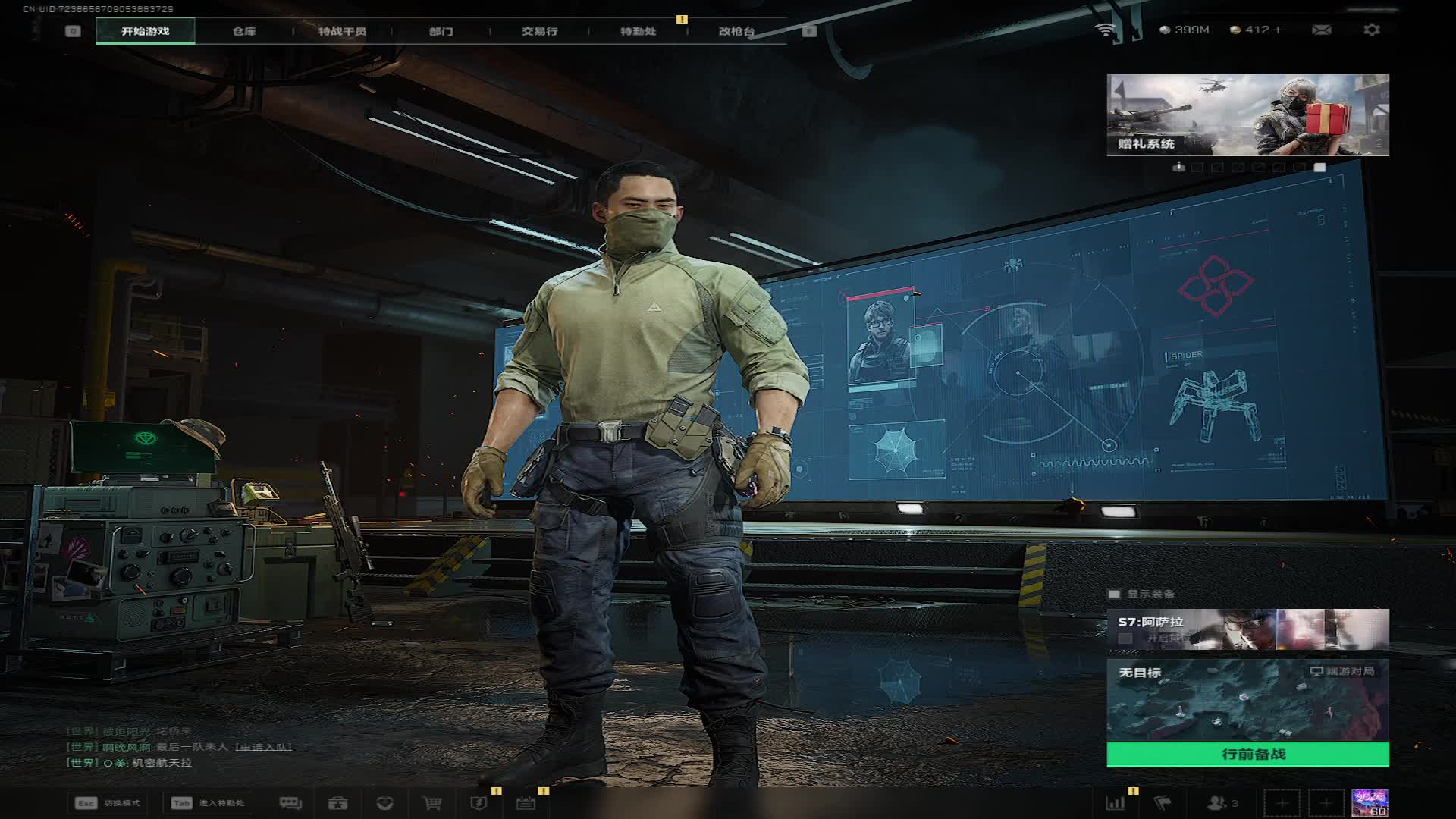Open the bar chart statistics icon
Viewport: 1456px width, 819px height.
[x=1116, y=803]
